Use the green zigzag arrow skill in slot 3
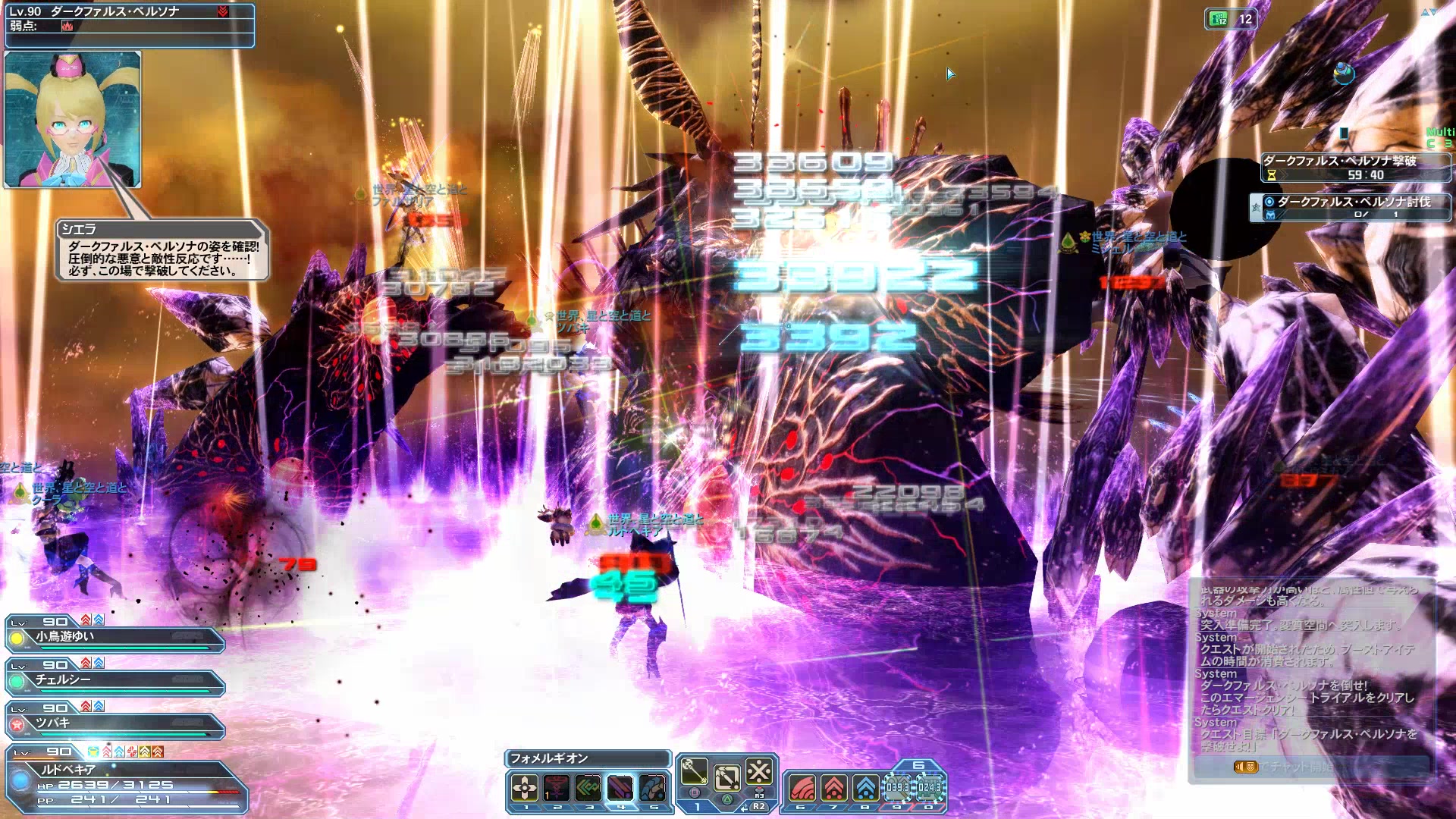 [x=588, y=787]
